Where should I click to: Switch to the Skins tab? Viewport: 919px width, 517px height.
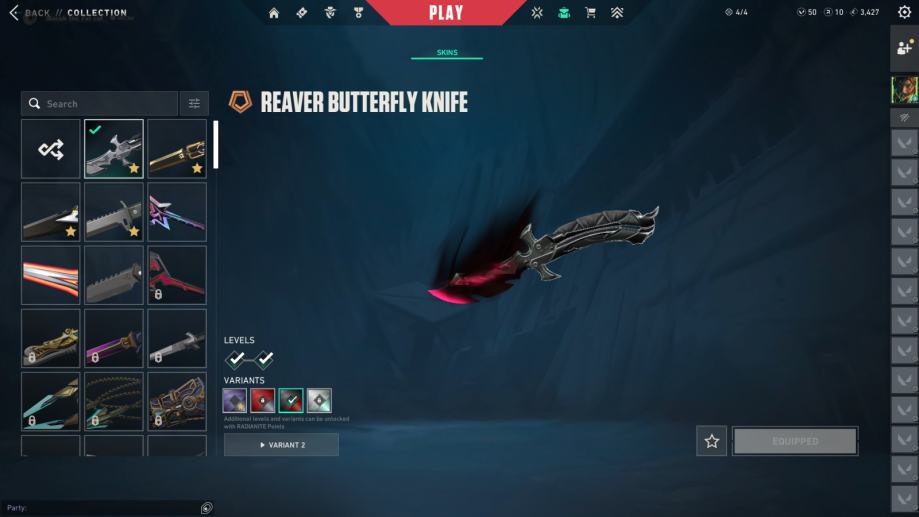click(447, 53)
